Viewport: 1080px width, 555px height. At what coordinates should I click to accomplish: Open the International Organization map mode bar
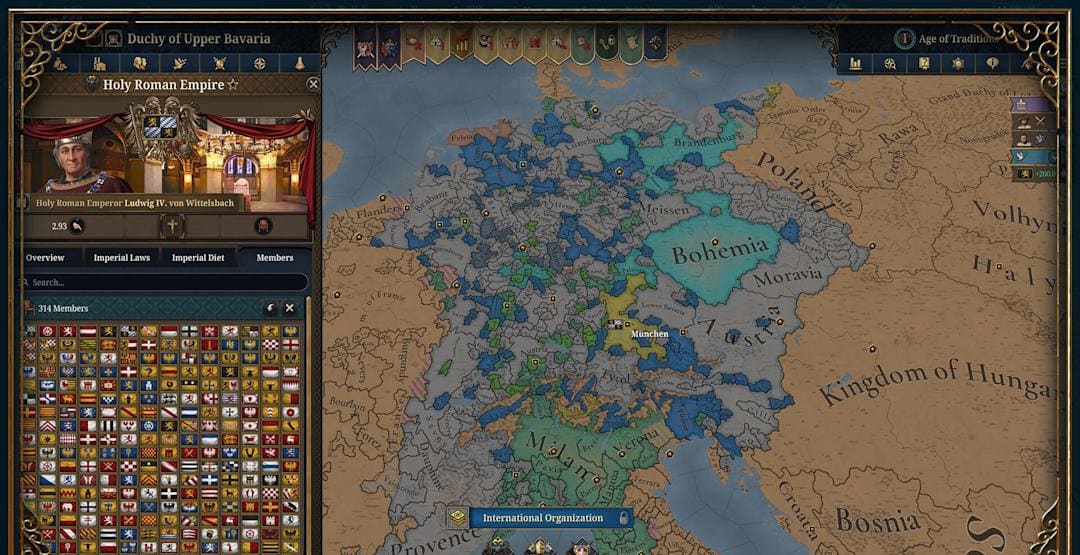point(543,518)
